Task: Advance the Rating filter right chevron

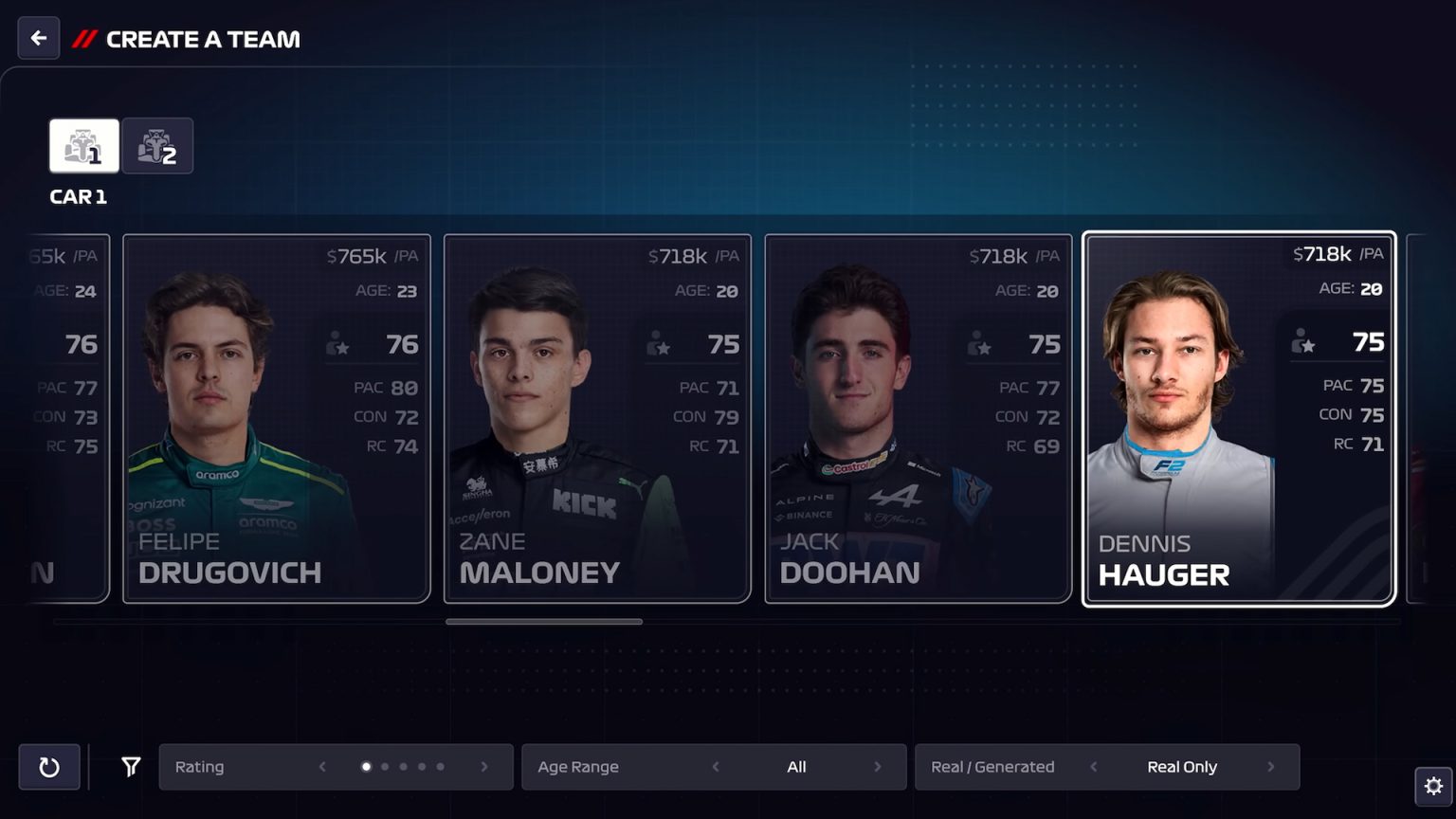Action: (x=484, y=767)
